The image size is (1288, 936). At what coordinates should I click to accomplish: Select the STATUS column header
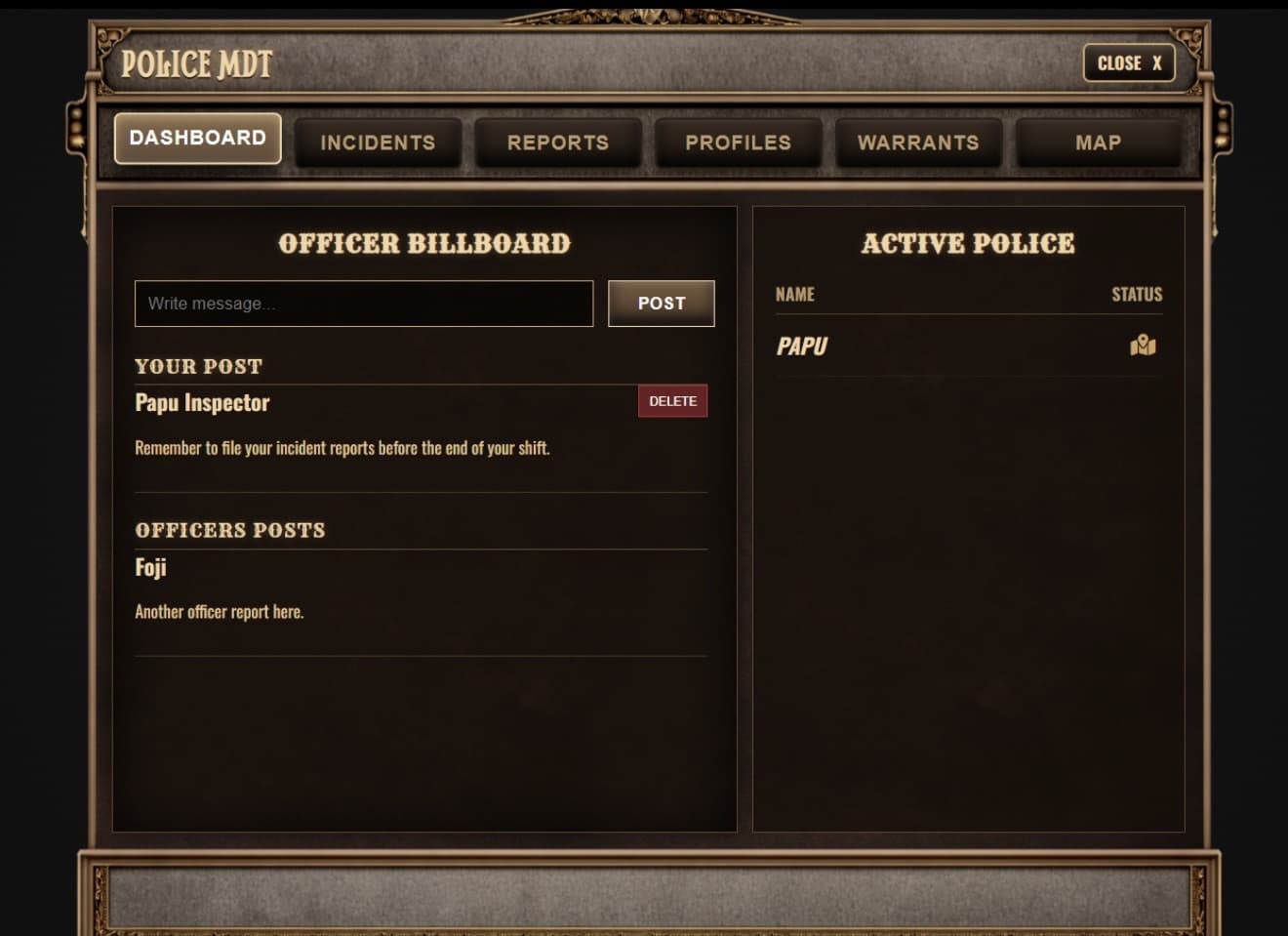(x=1138, y=294)
